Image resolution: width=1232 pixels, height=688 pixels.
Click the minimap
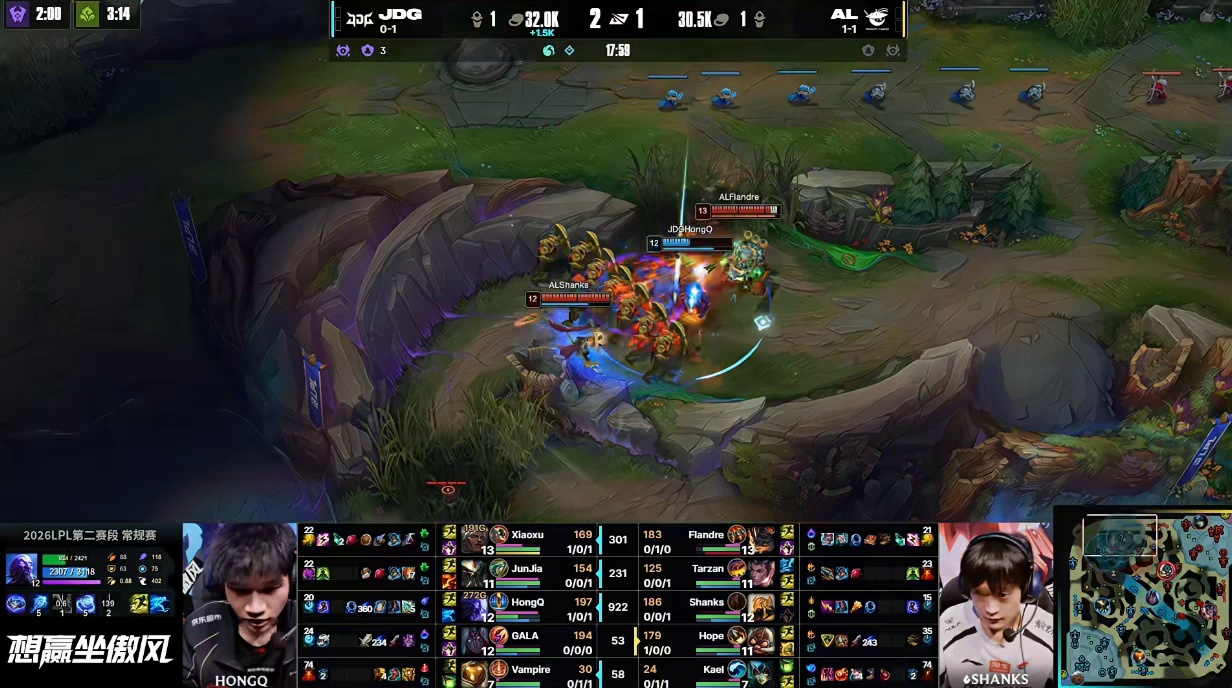point(1144,598)
